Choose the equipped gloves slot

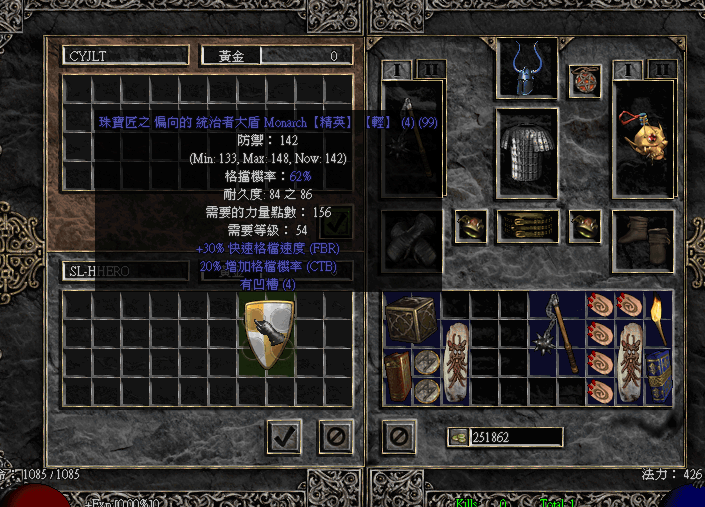(x=412, y=240)
